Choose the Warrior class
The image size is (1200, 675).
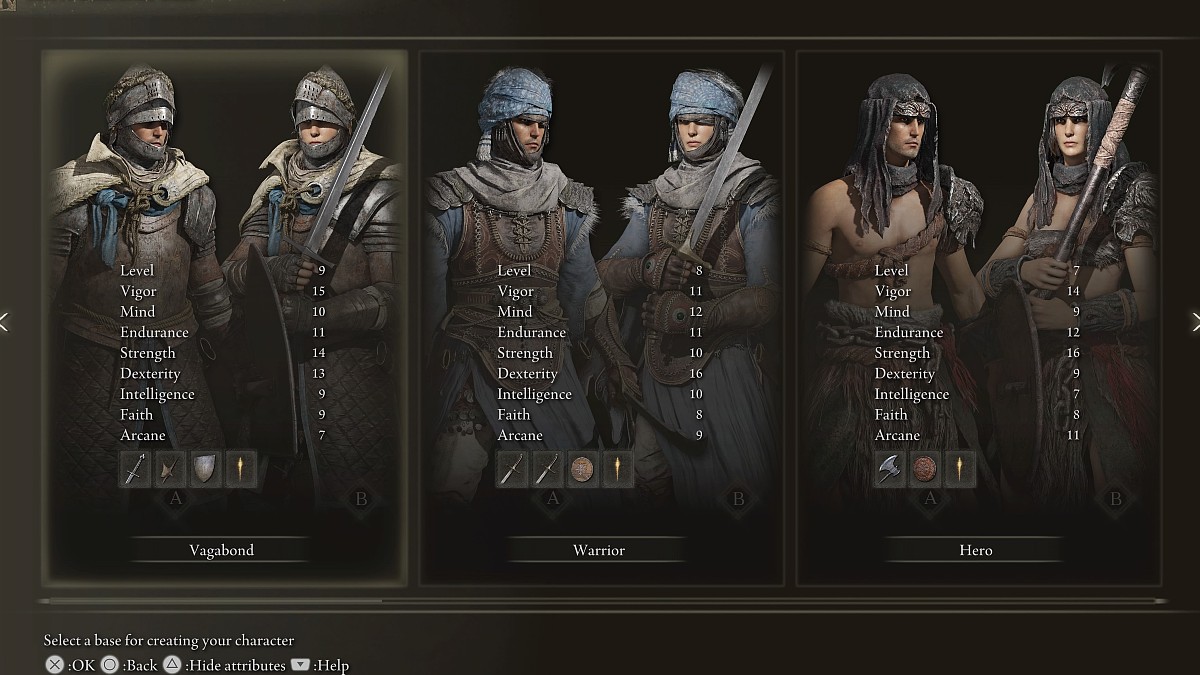(599, 550)
